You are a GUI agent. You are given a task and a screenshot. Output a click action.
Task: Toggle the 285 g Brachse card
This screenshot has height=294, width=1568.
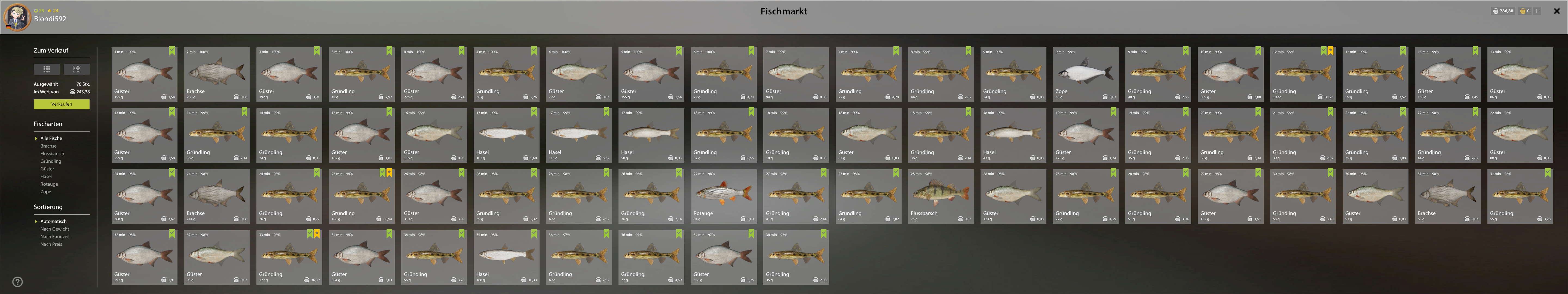pos(217,74)
